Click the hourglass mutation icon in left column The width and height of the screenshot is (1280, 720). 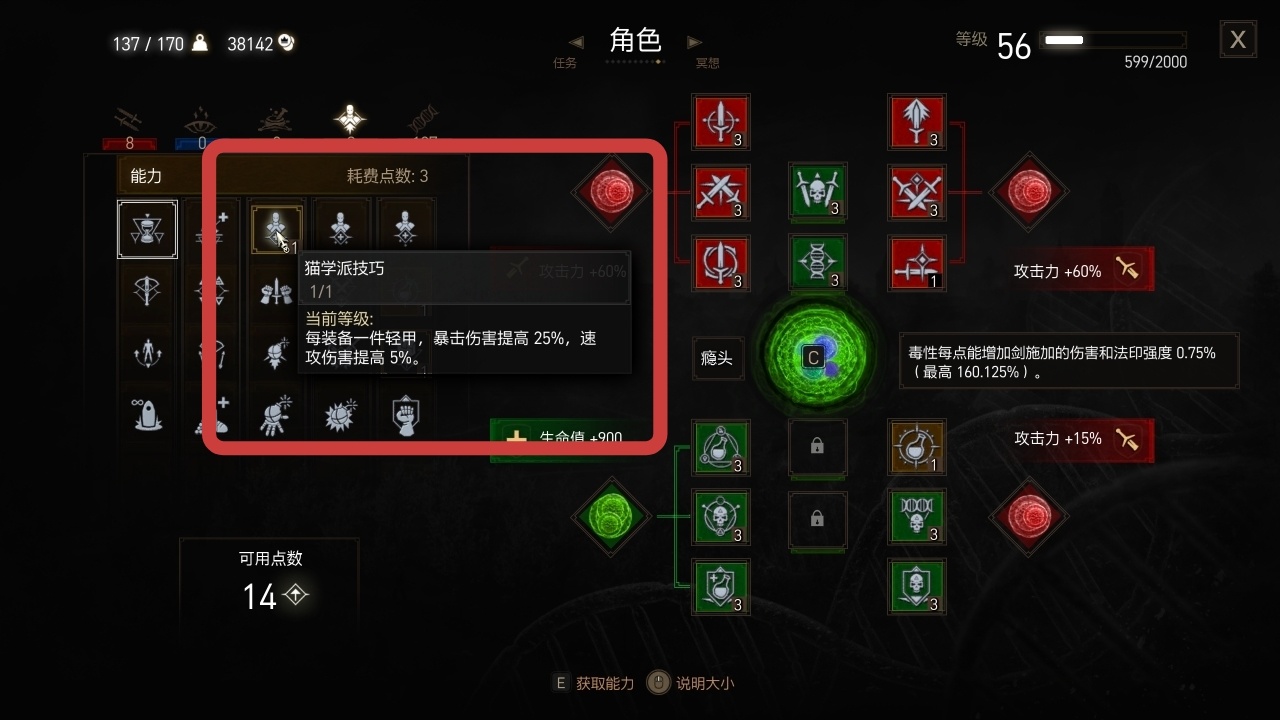point(147,229)
